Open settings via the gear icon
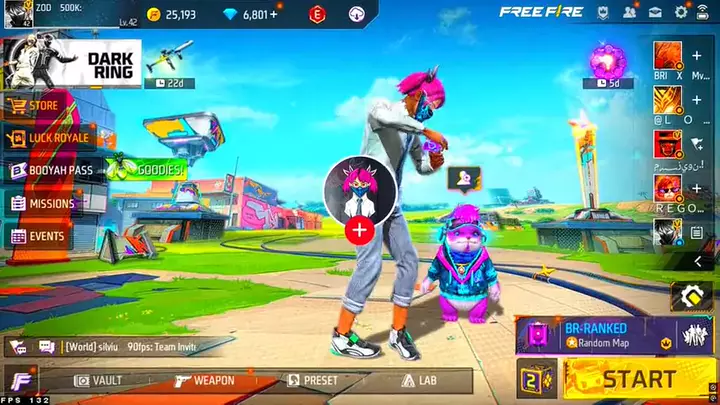The width and height of the screenshot is (720, 405). [681, 13]
